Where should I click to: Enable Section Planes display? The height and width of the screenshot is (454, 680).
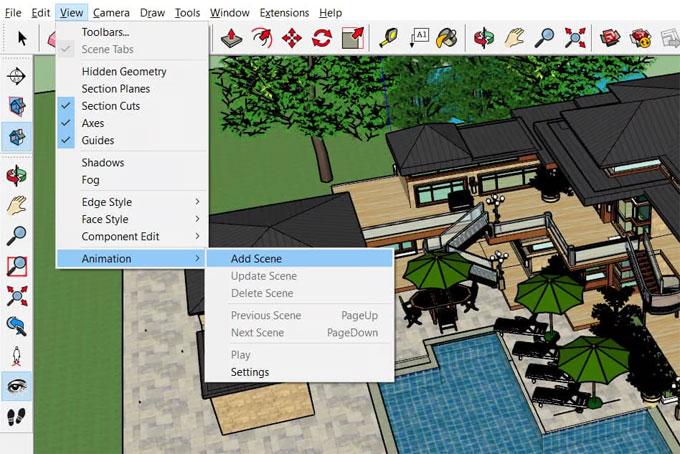point(115,89)
